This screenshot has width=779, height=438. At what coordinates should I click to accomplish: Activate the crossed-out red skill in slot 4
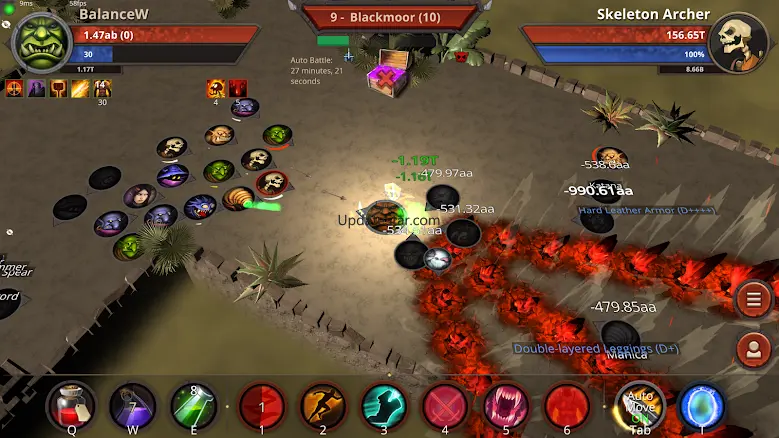click(446, 407)
